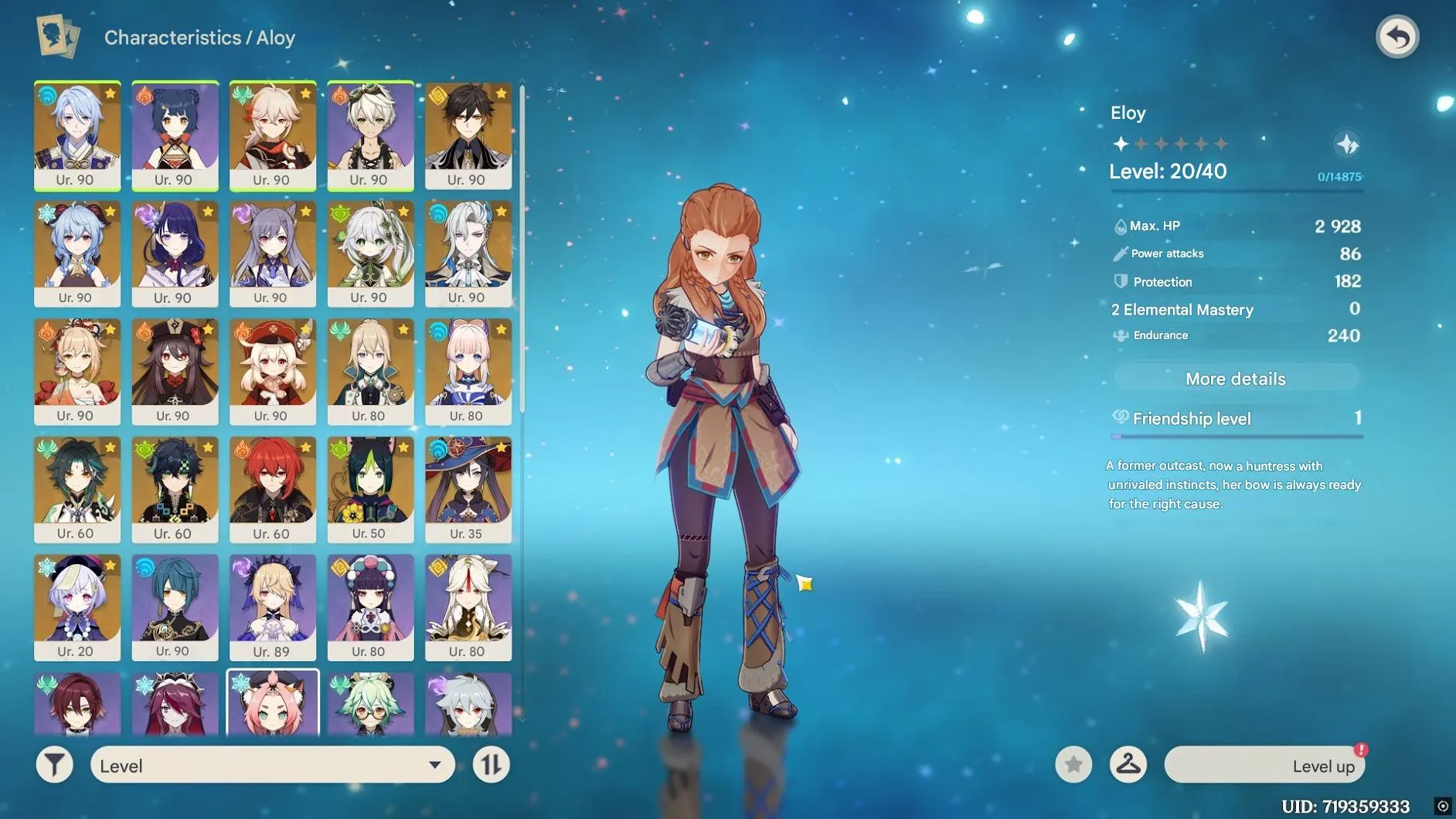This screenshot has width=1456, height=819.
Task: Click the star favorites icon near Level up
Action: (x=1072, y=765)
